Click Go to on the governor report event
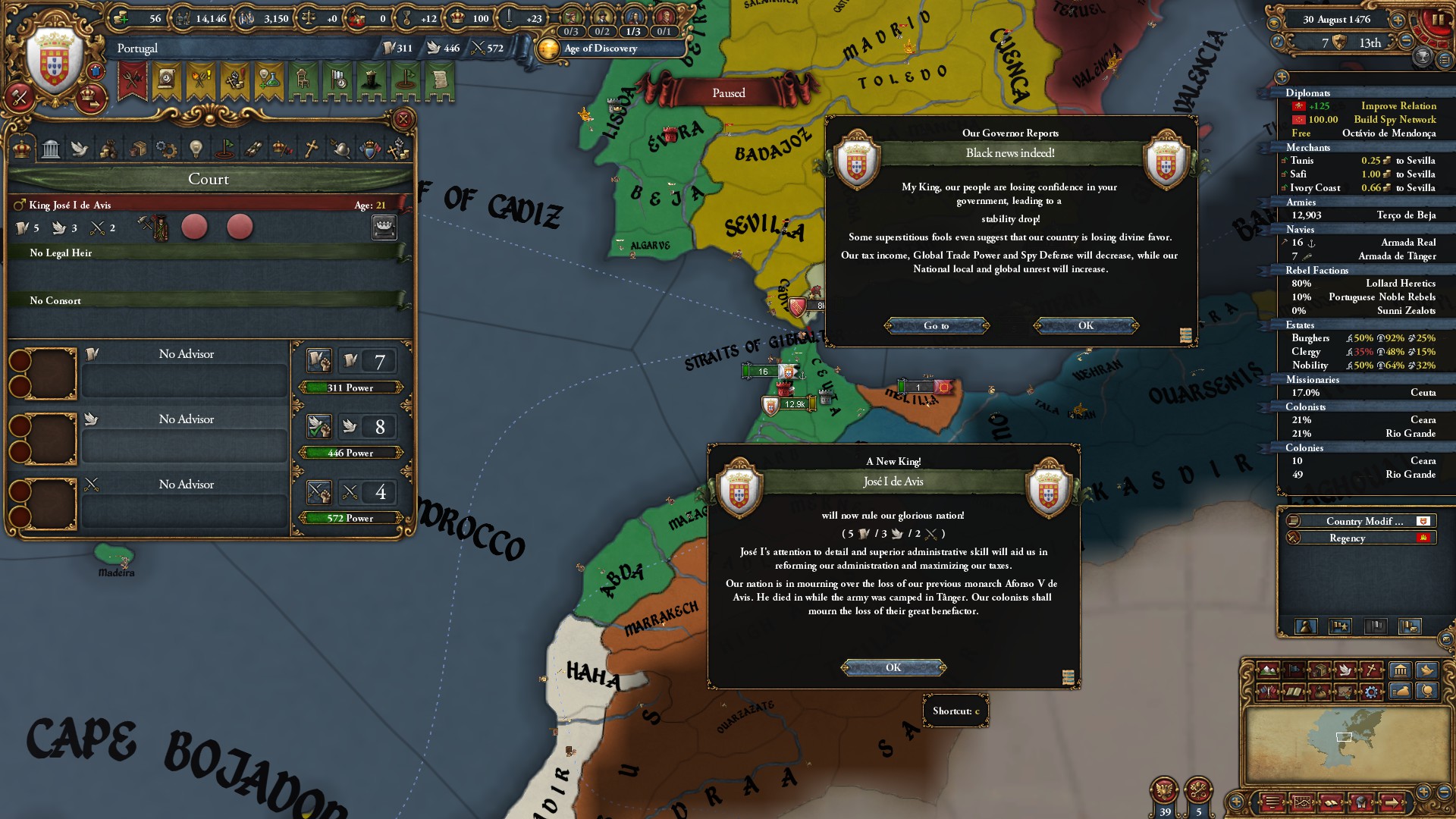The height and width of the screenshot is (819, 1456). pyautogui.click(x=937, y=325)
